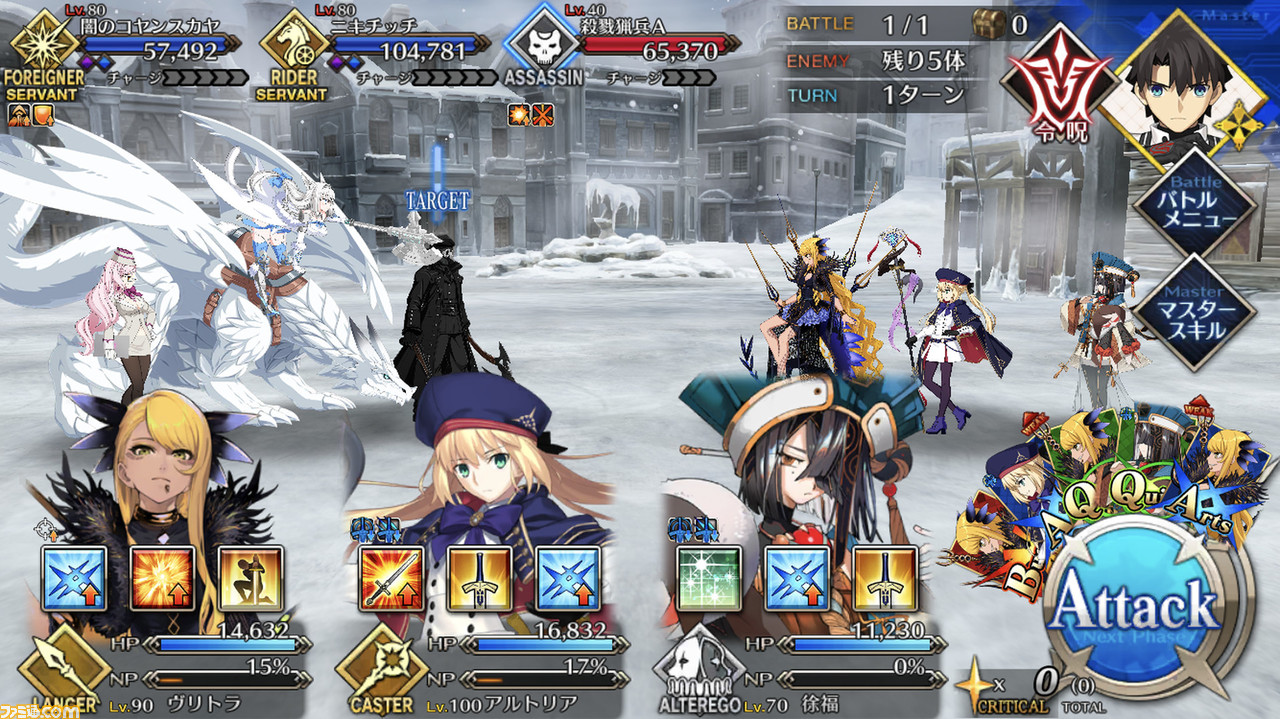Trigger アルトリア's blue crossed-arrows skill

(x=568, y=579)
